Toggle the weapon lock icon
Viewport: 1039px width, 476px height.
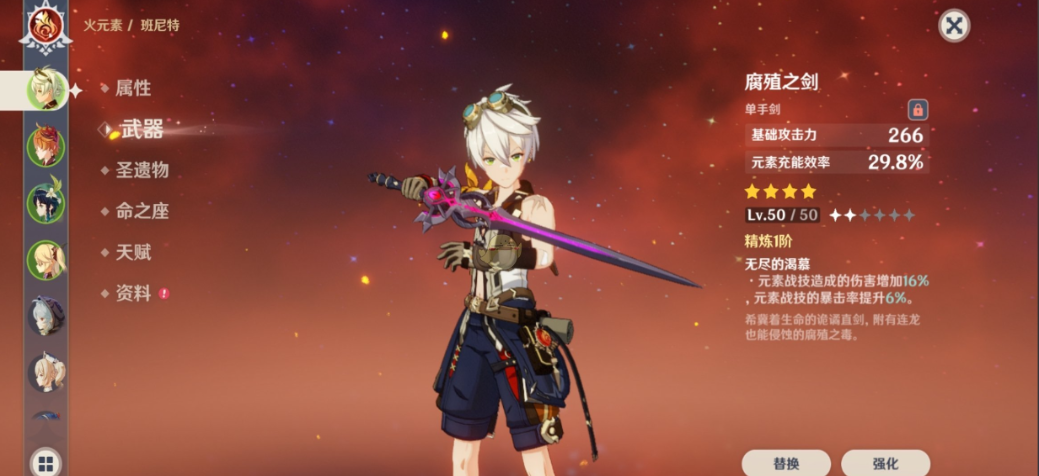[x=917, y=109]
